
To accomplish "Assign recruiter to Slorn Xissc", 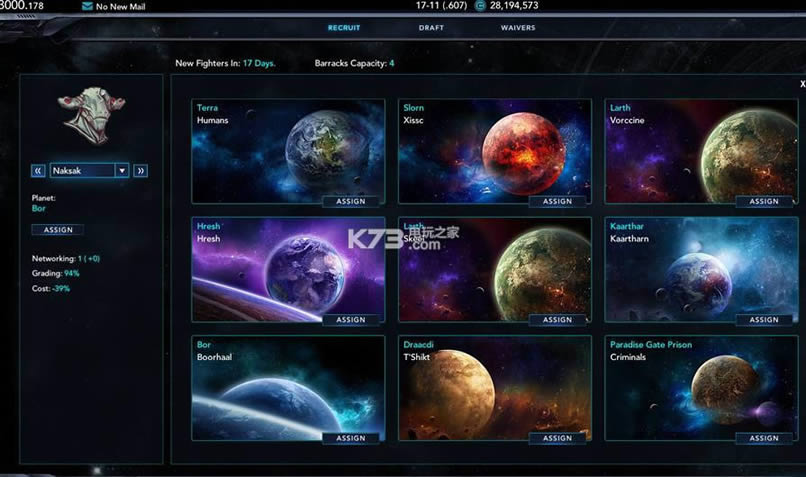I will [x=557, y=201].
